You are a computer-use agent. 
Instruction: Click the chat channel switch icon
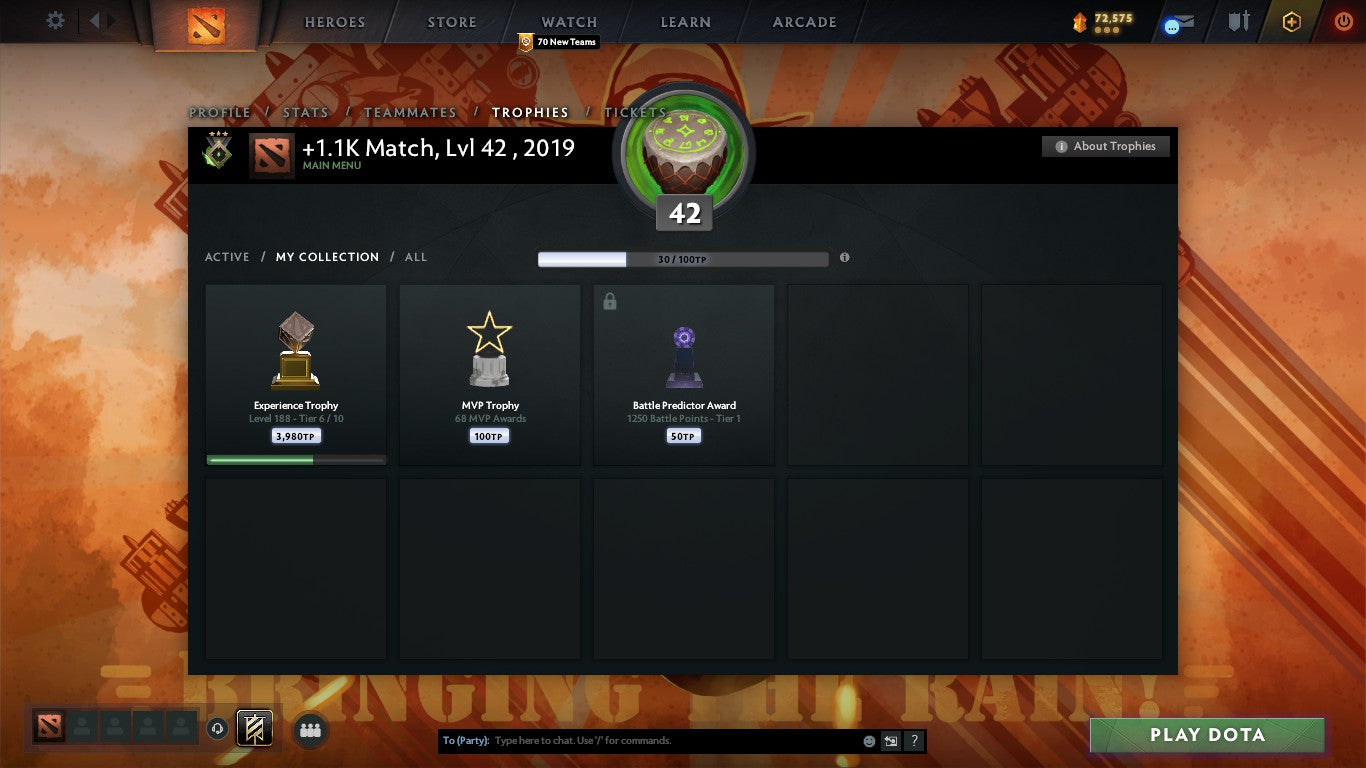pyautogui.click(x=889, y=740)
